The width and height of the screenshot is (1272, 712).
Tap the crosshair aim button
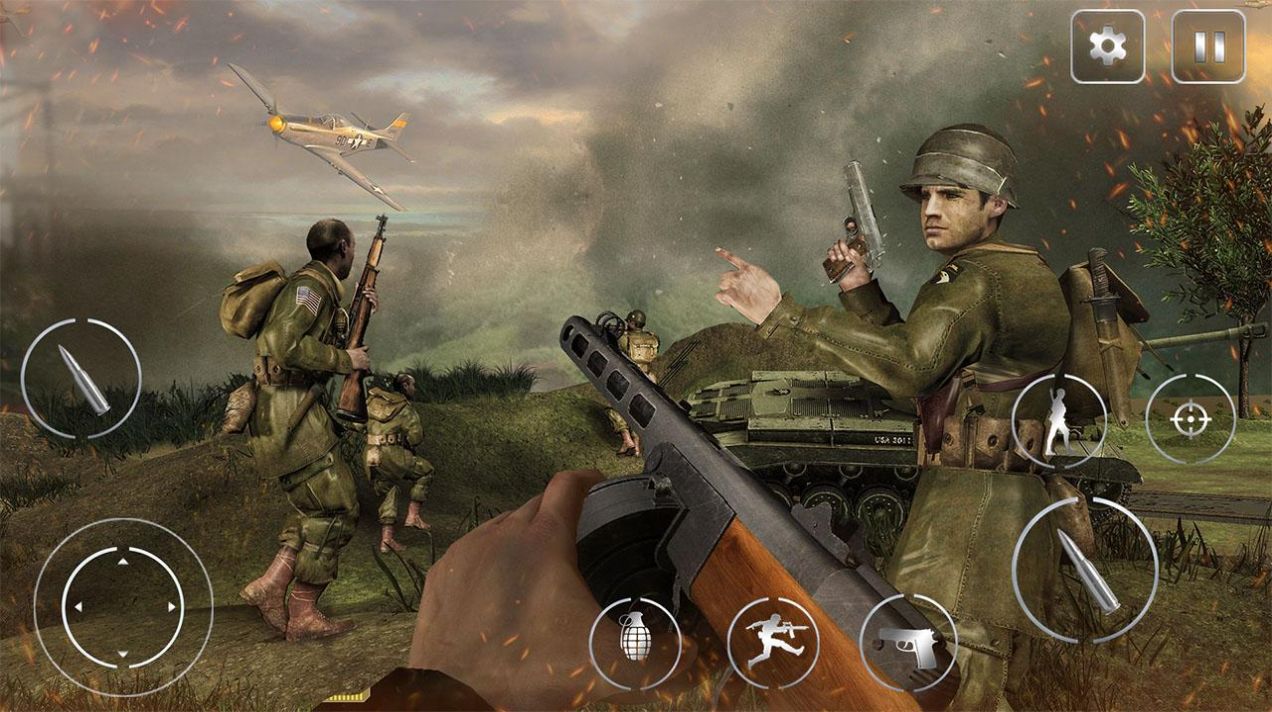(1190, 420)
